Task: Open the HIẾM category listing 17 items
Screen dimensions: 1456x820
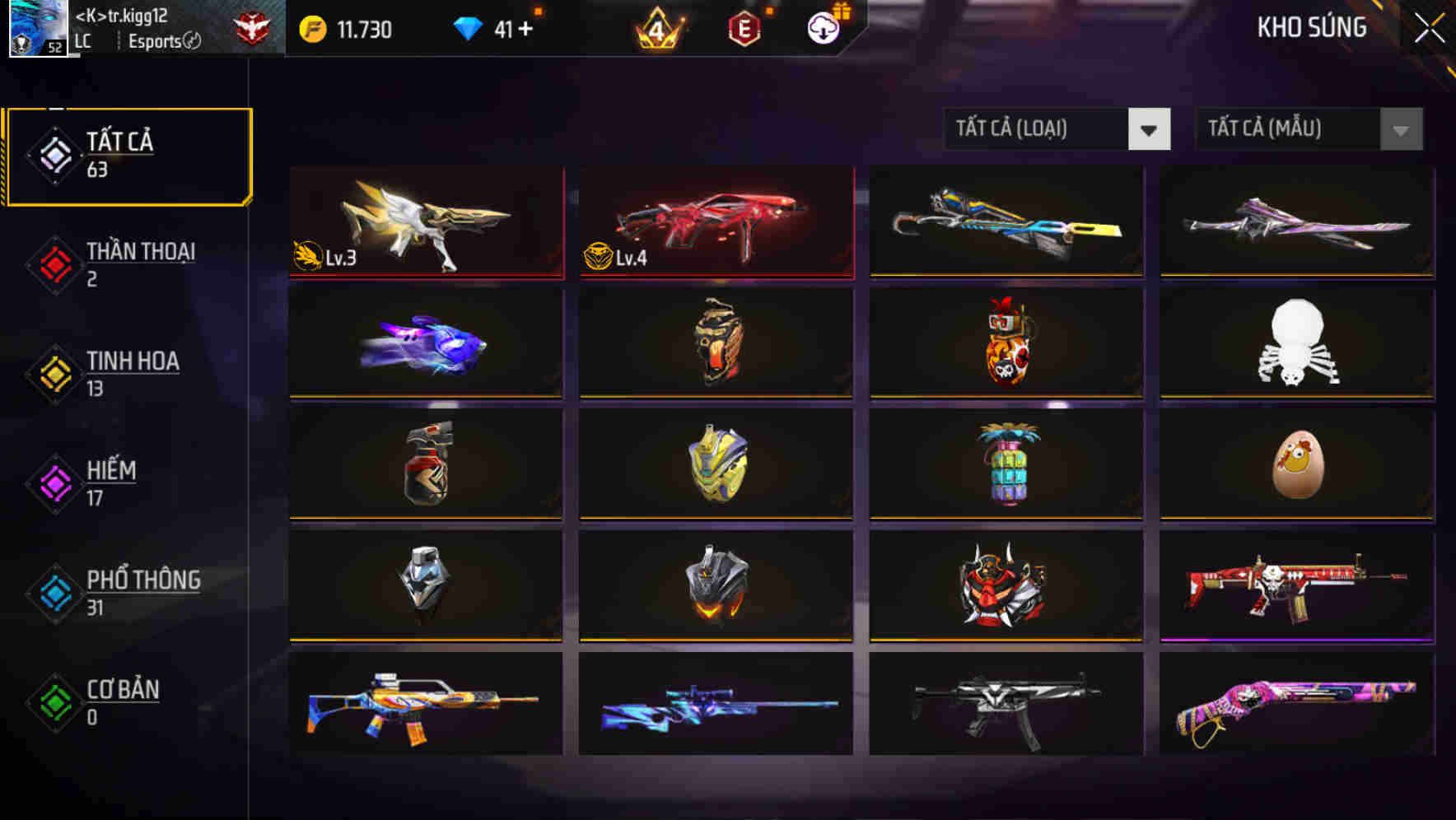Action: click(x=111, y=482)
